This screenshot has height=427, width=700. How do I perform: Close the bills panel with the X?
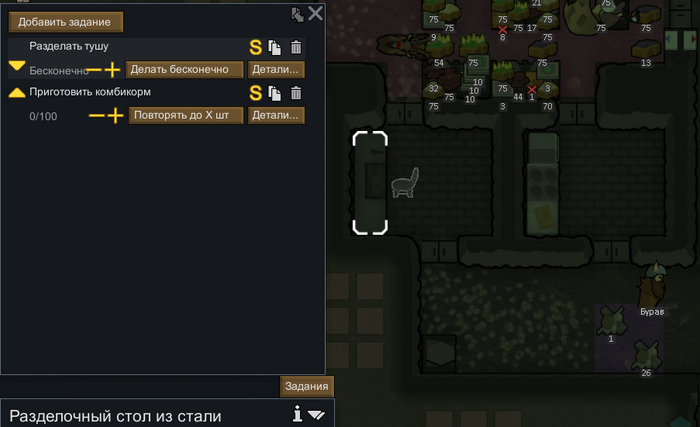[x=315, y=13]
